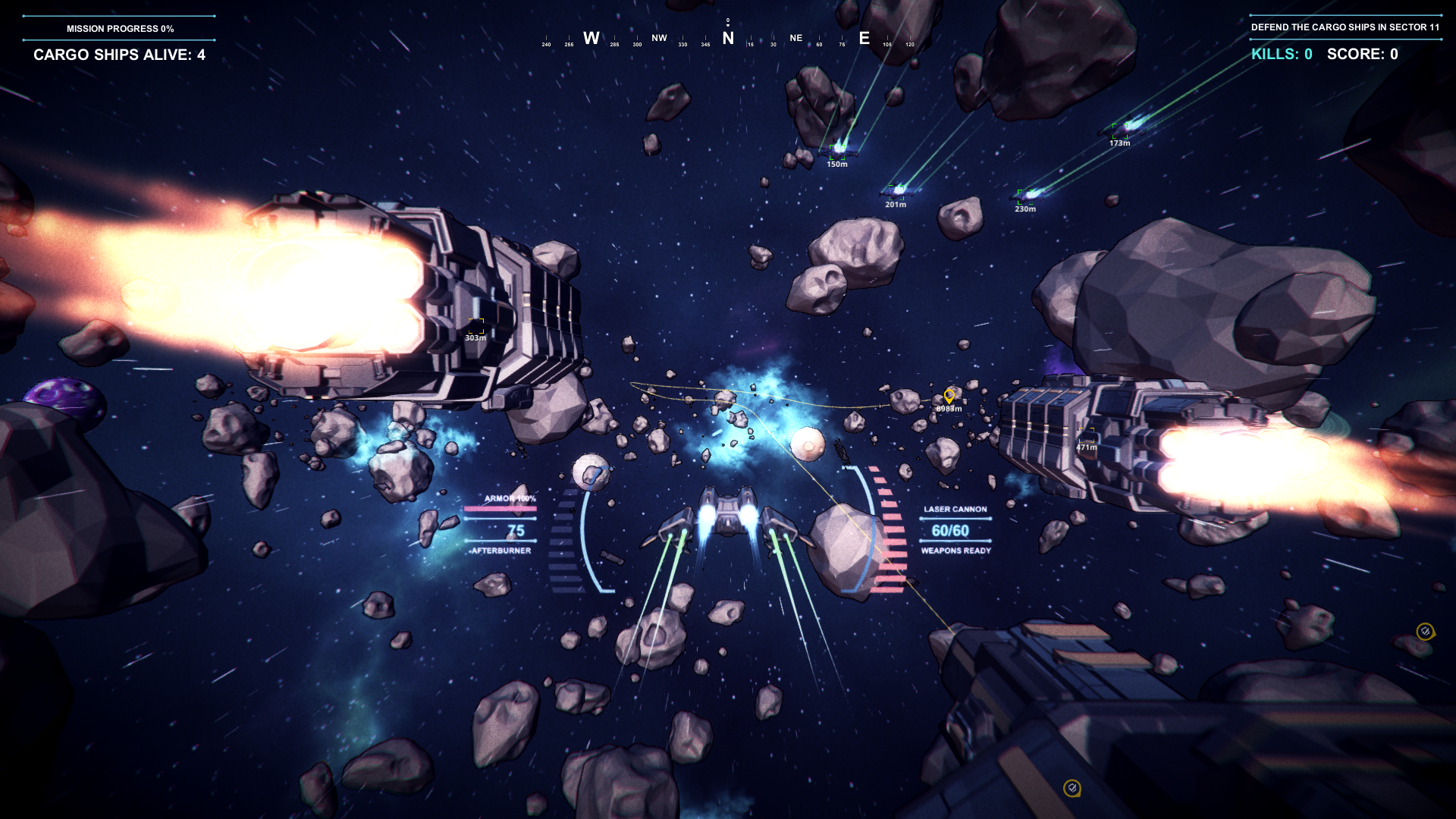Select the yellow waypoint marker at 8983m
Viewport: 1456px width, 819px height.
[949, 396]
